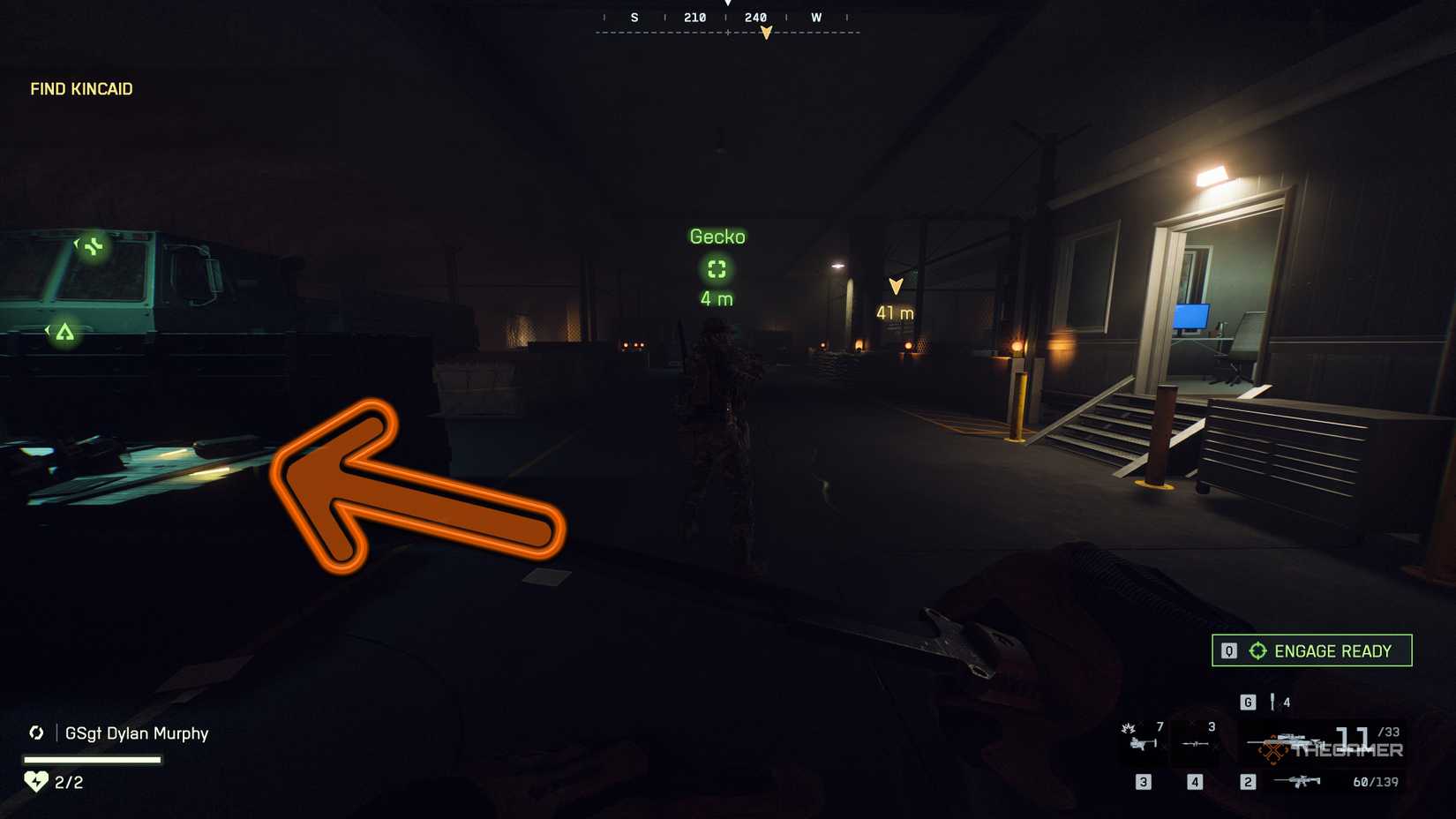Screen dimensions: 1456x819
Task: Click the explosive damage icon above slot 3
Action: [x=1128, y=729]
